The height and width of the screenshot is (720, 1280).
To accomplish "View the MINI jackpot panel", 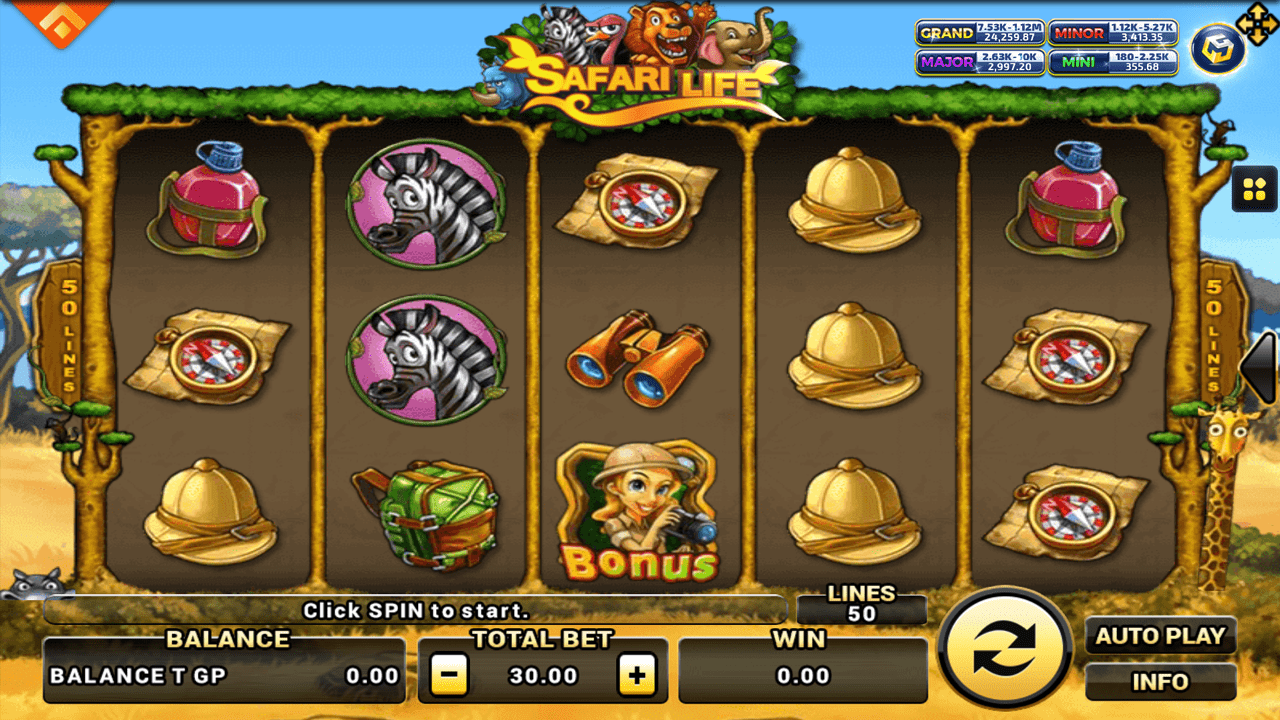I will point(1113,62).
